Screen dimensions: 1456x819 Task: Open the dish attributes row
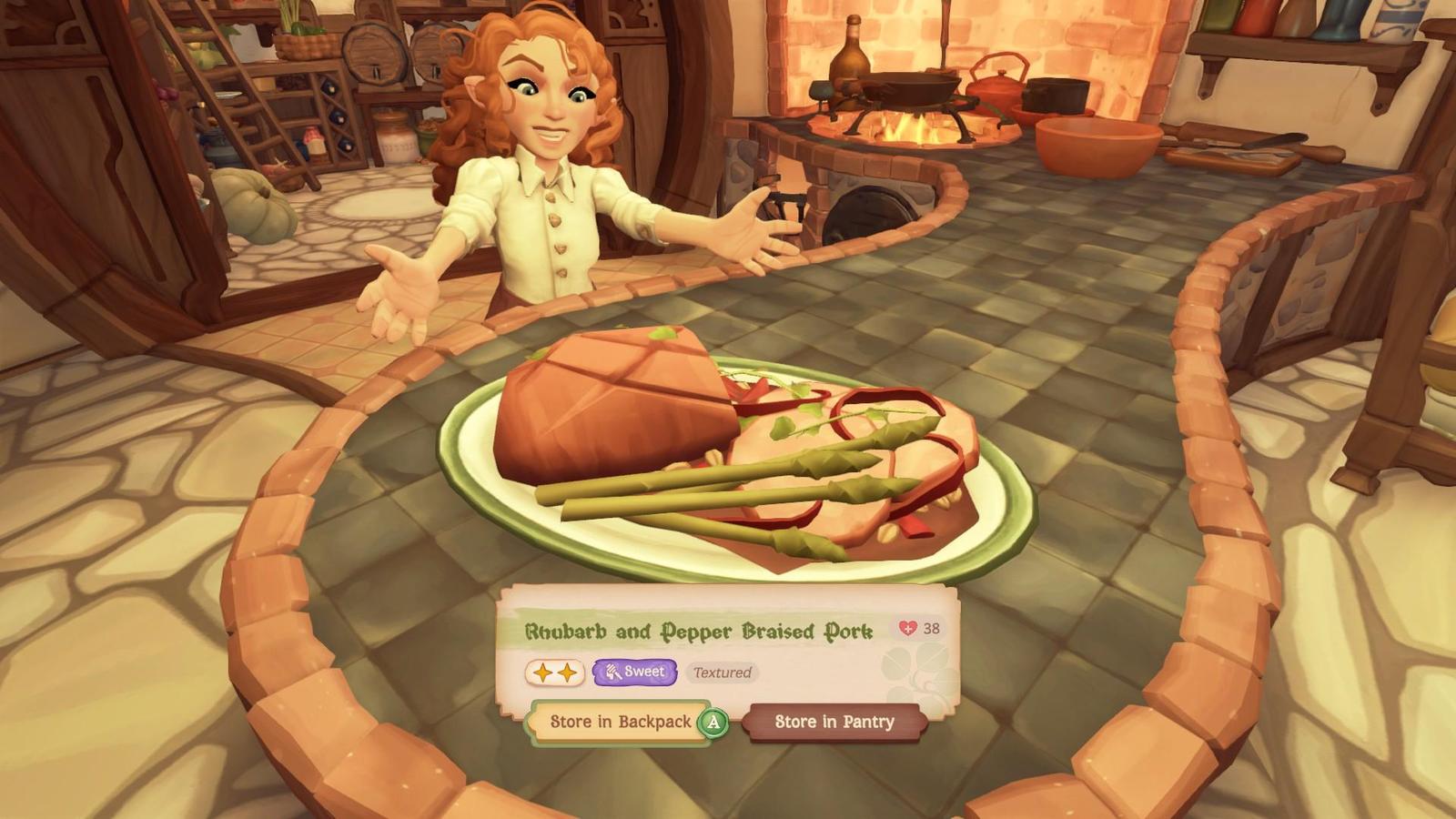[637, 672]
